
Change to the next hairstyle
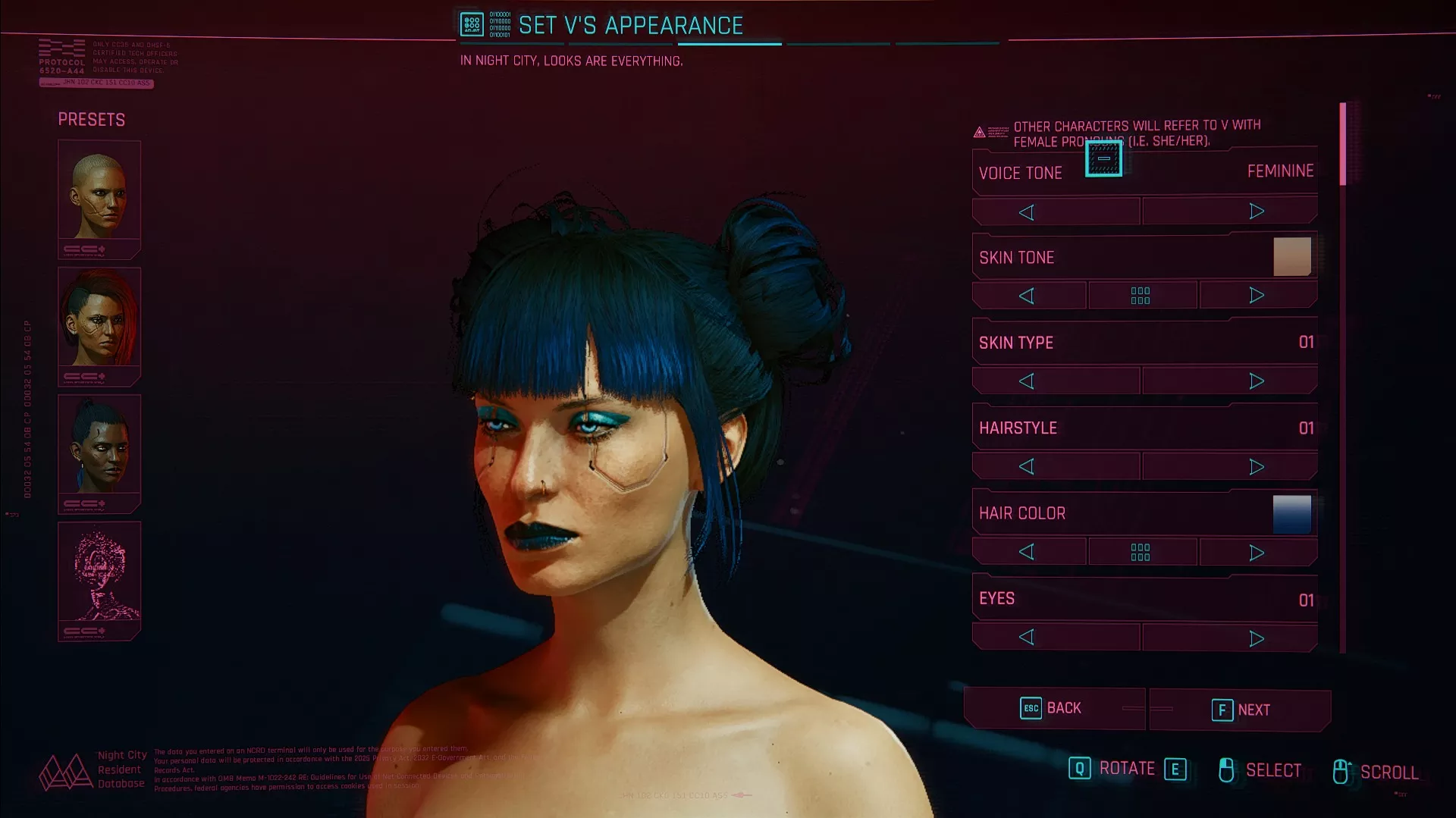(x=1256, y=467)
